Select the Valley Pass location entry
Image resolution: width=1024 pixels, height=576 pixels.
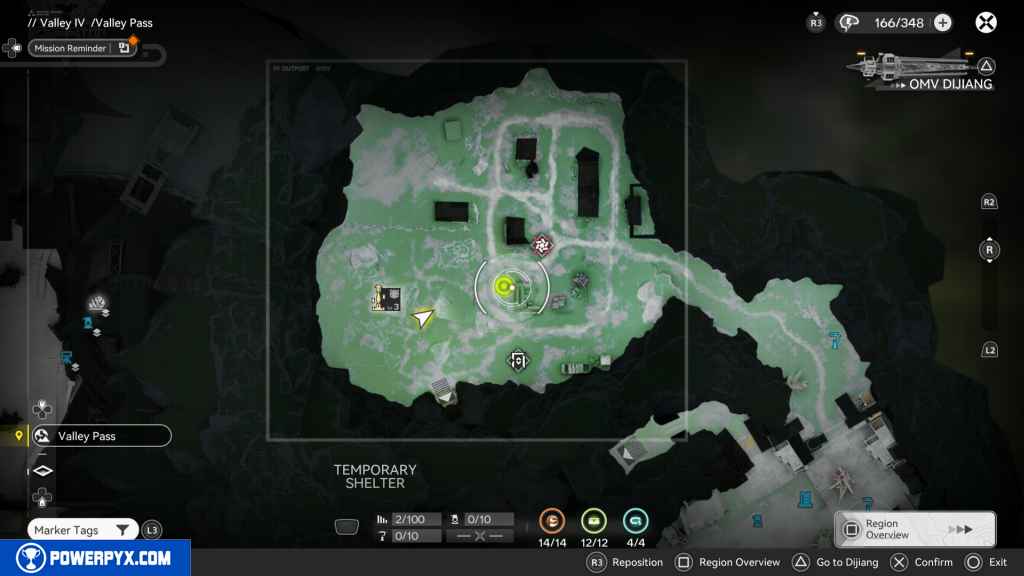(99, 436)
